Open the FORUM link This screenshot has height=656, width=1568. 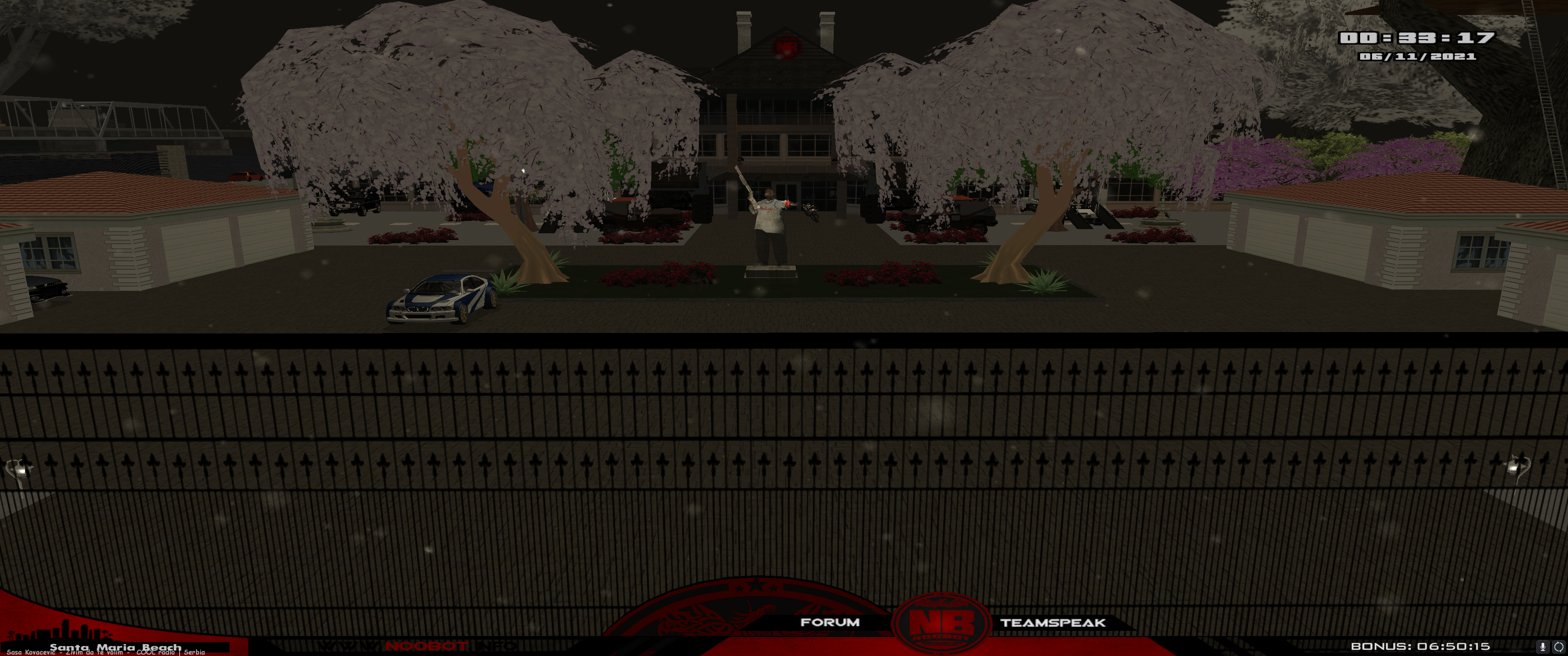point(829,622)
